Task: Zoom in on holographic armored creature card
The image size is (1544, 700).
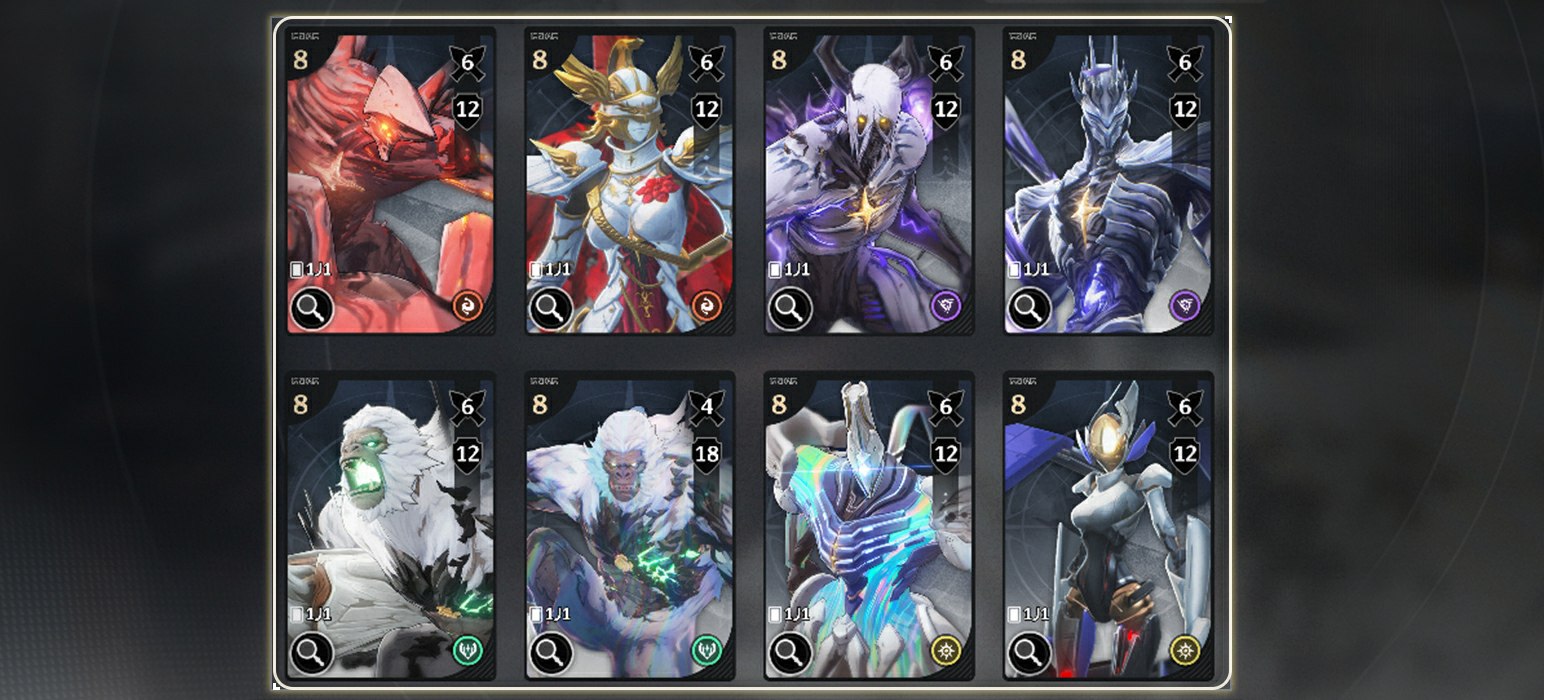Action: (x=790, y=653)
